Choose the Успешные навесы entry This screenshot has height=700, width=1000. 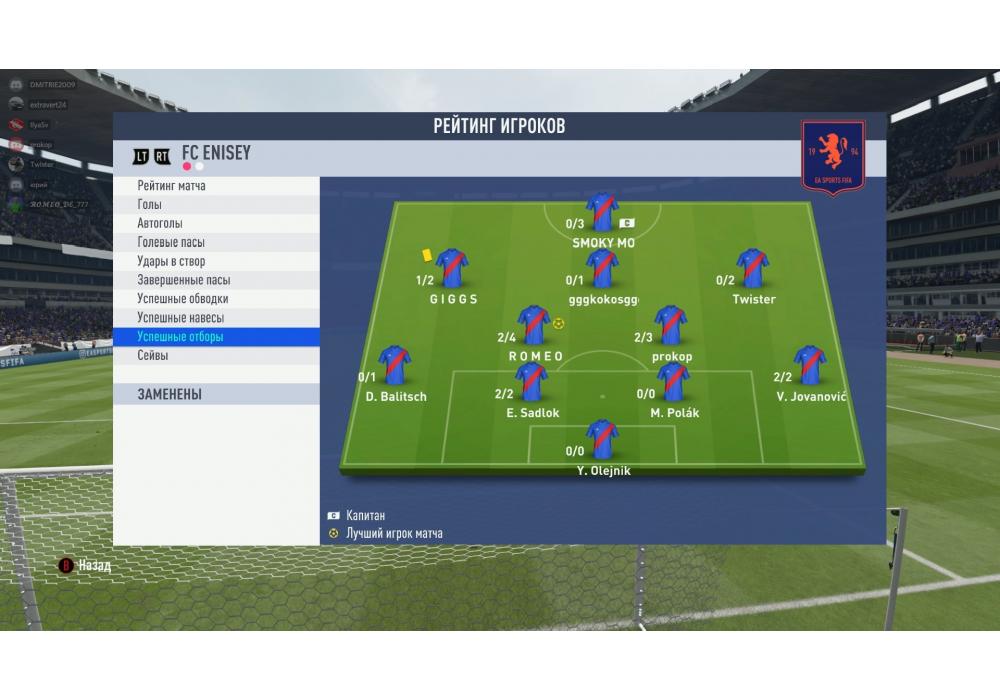click(x=216, y=318)
